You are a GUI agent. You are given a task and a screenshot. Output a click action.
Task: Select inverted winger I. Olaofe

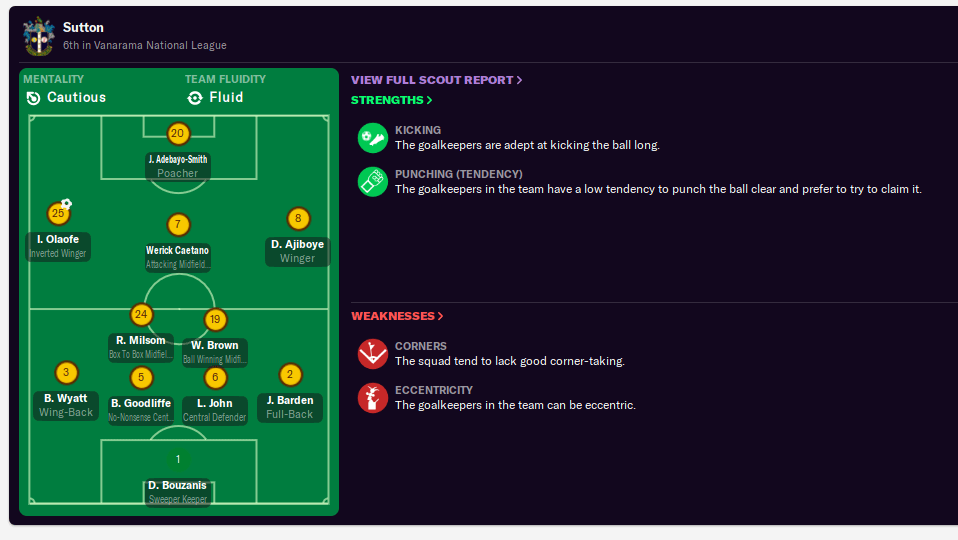pyautogui.click(x=58, y=240)
